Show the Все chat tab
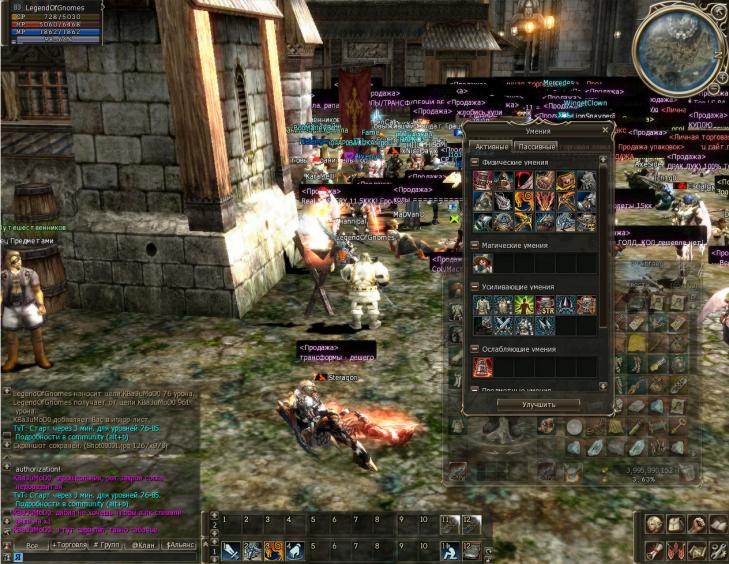Image resolution: width=729 pixels, height=564 pixels. tap(32, 546)
